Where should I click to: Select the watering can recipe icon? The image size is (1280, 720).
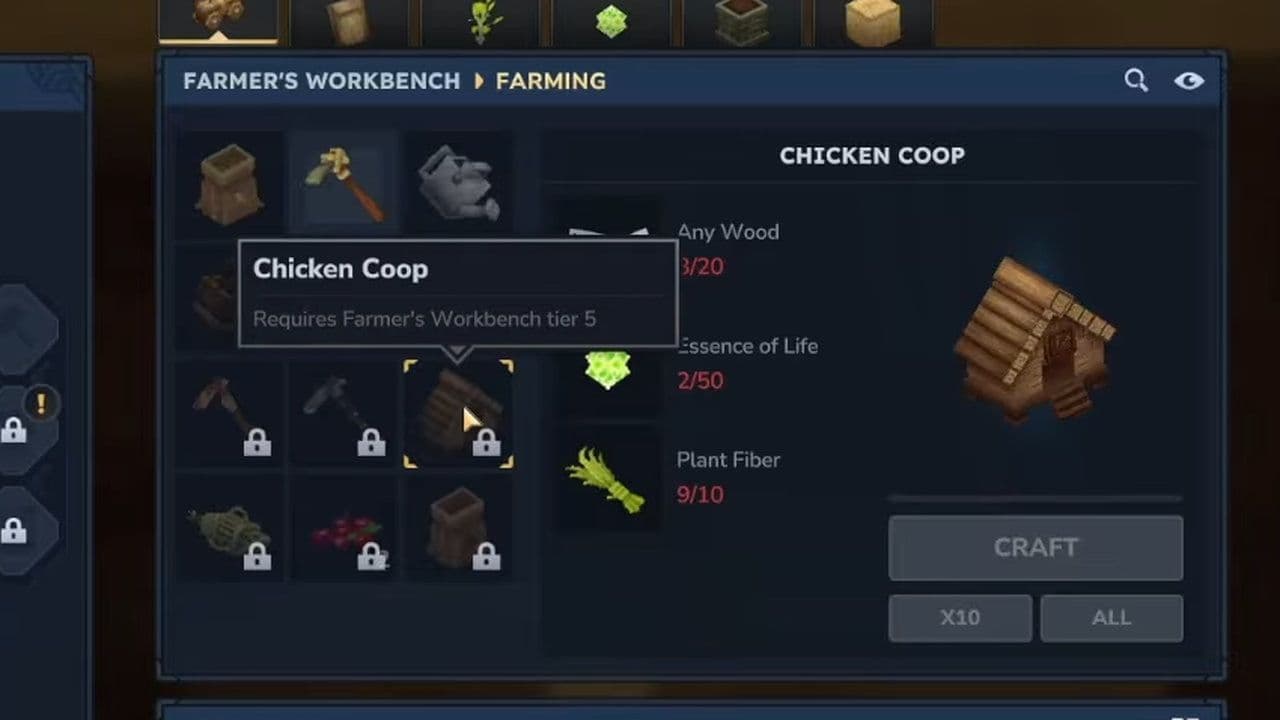point(458,181)
